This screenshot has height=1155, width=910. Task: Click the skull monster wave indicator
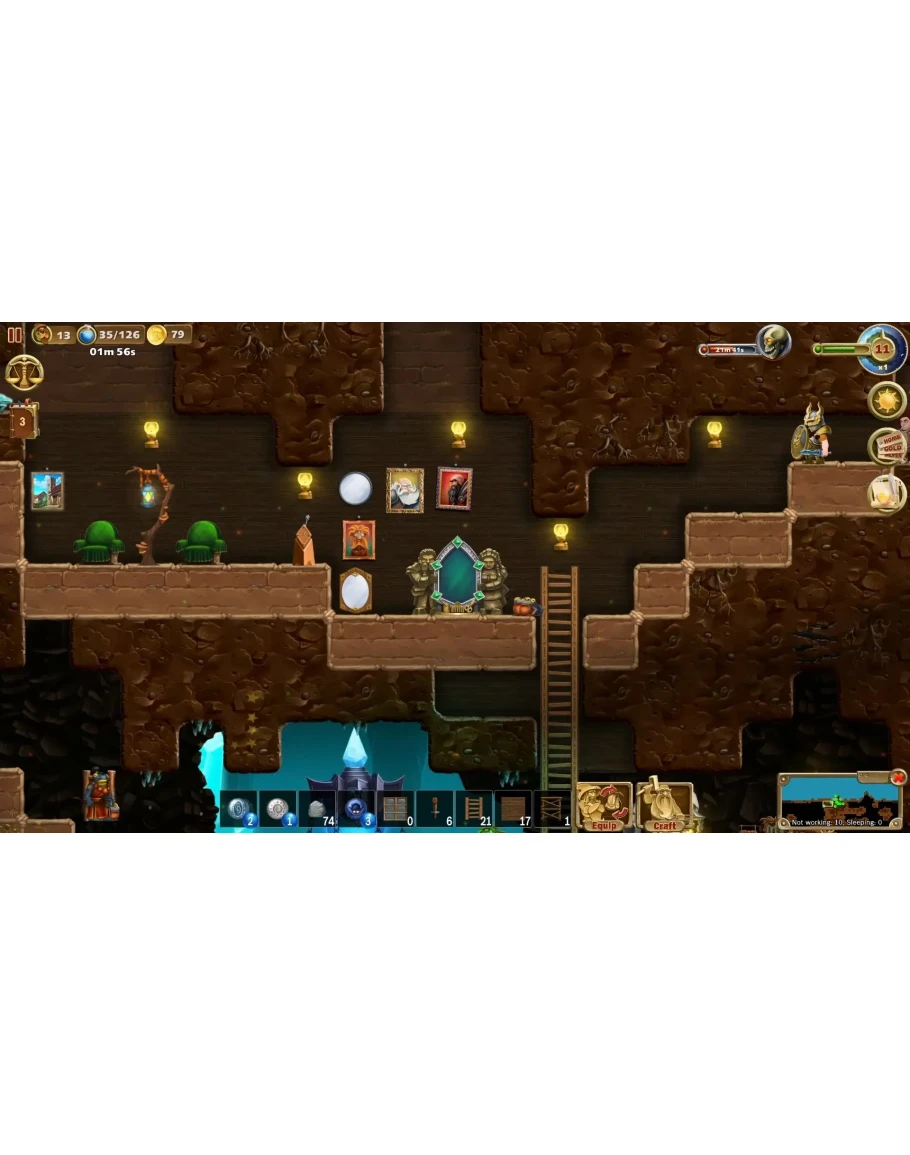click(773, 342)
